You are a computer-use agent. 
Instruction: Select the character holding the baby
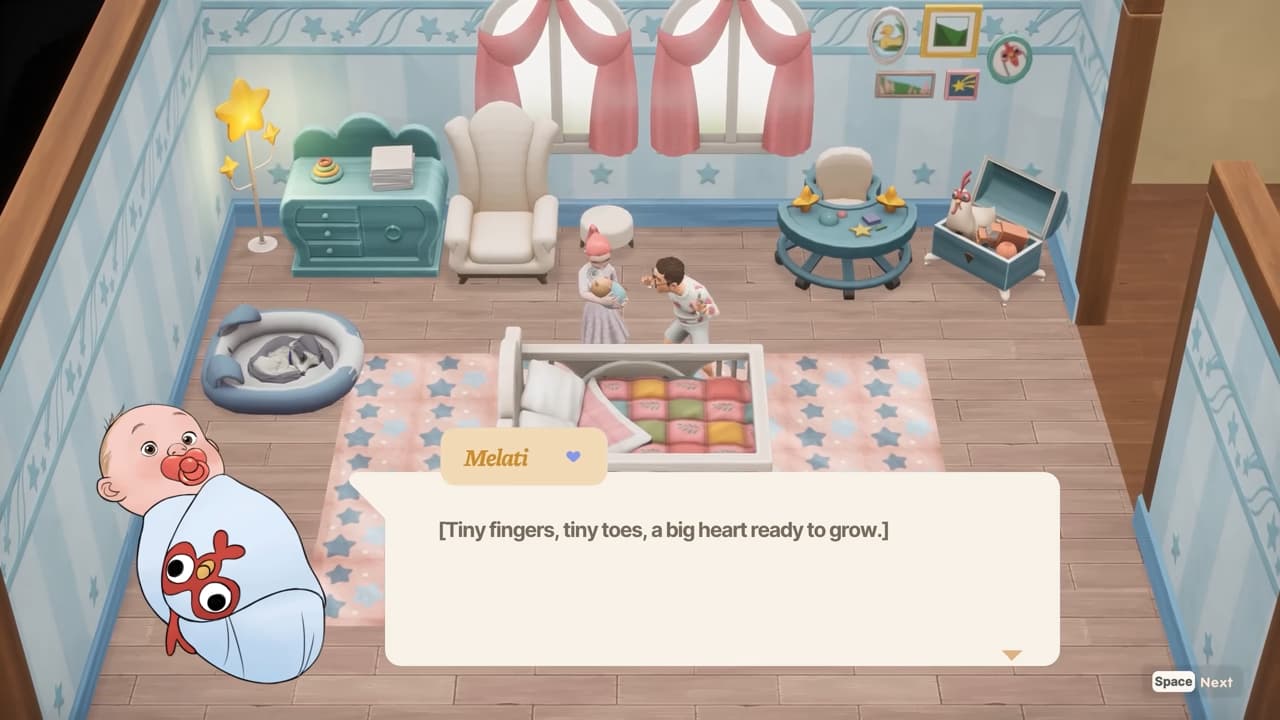600,285
